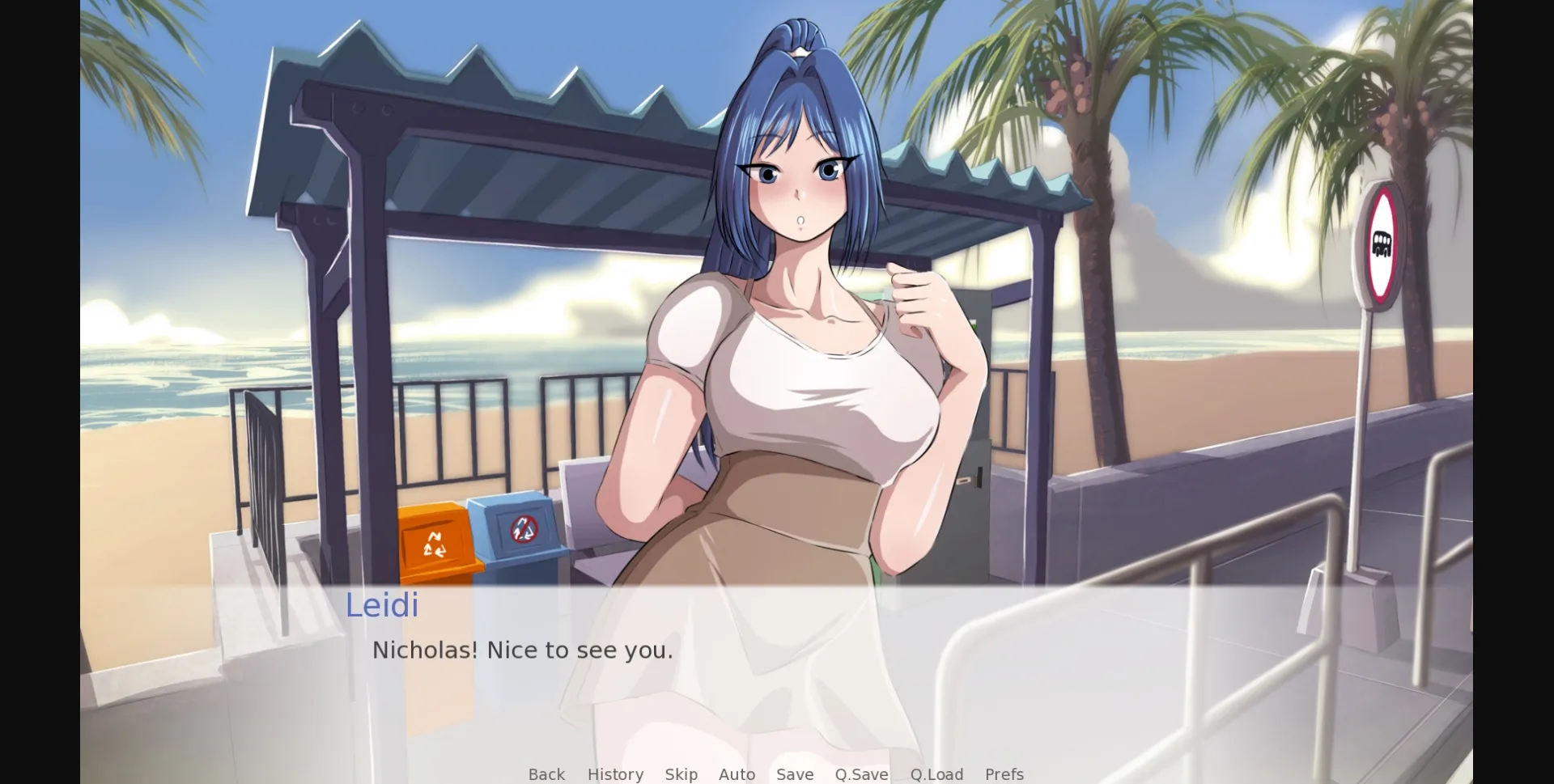Quickly save the game with Q.Save
The image size is (1554, 784).
pyautogui.click(x=861, y=774)
